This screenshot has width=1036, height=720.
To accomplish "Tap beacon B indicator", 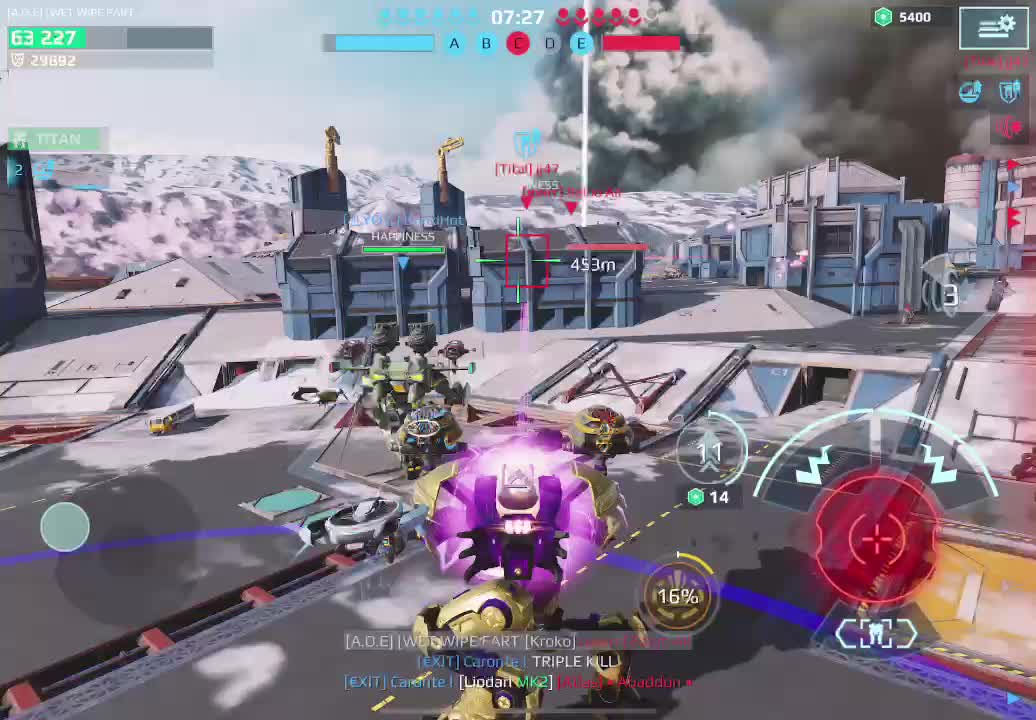I will click(x=486, y=43).
